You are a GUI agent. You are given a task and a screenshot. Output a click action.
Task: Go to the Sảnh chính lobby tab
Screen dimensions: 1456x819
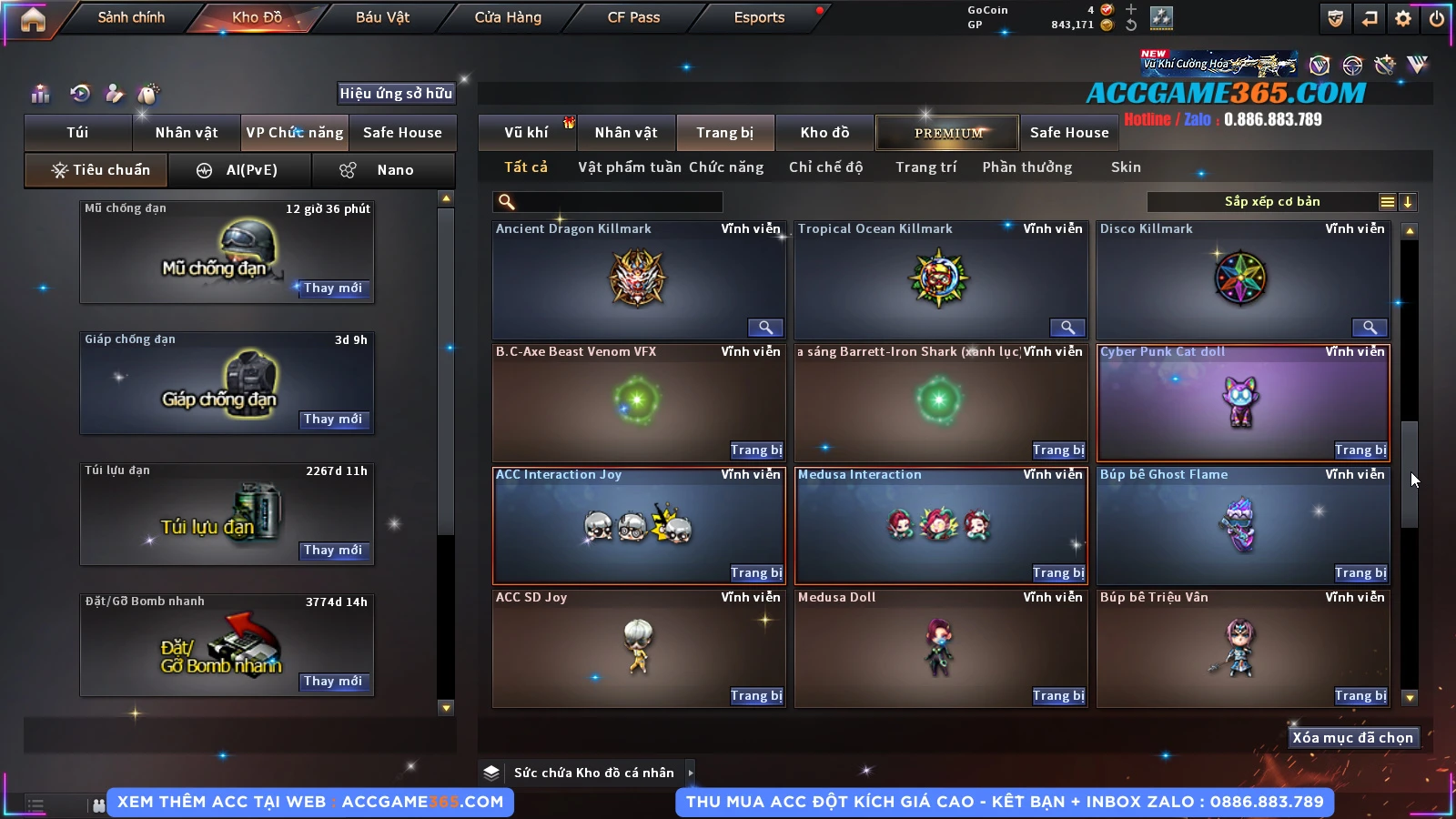131,17
